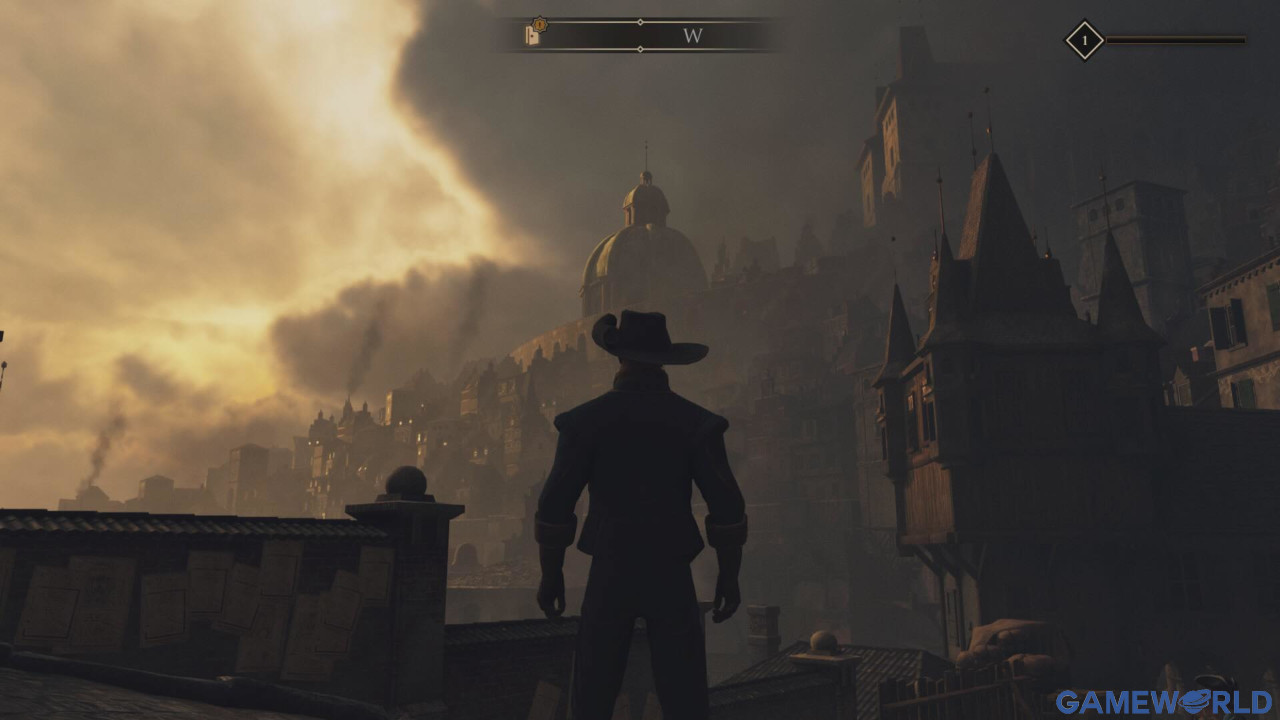This screenshot has width=1280, height=720.
Task: Click the level 1 diamond badge
Action: pyautogui.click(x=1084, y=41)
